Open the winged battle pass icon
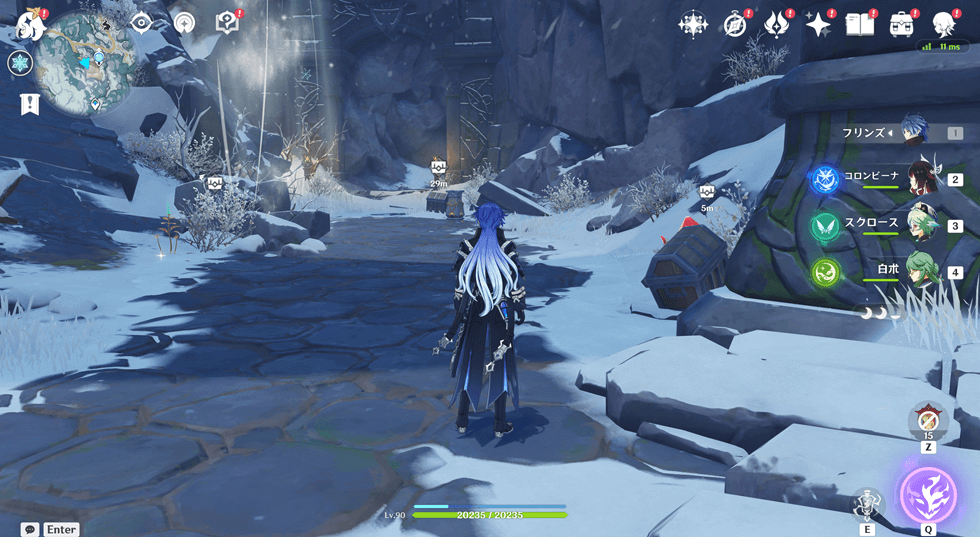 777,25
